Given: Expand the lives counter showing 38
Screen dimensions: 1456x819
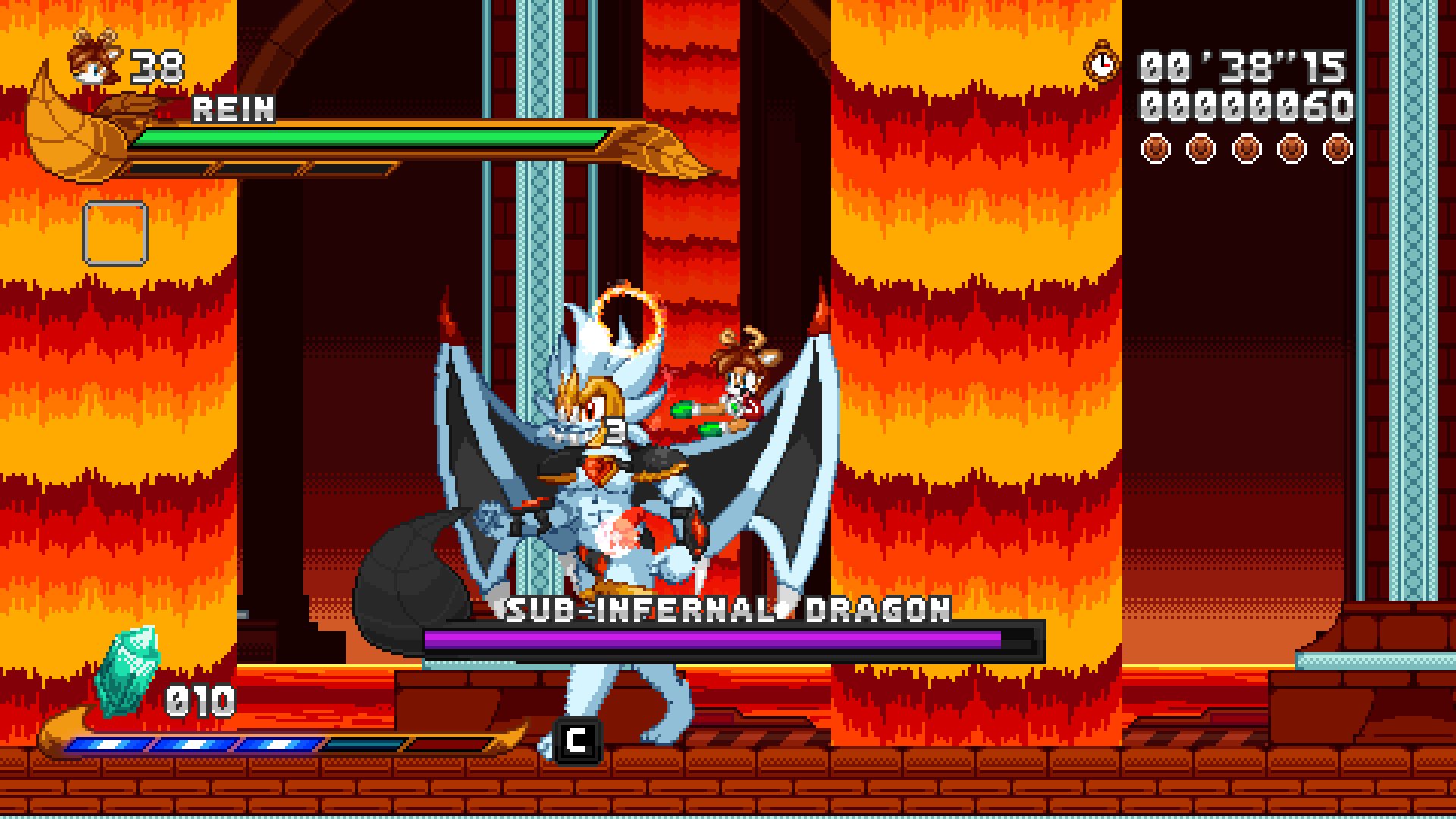Looking at the screenshot, I should [157, 67].
